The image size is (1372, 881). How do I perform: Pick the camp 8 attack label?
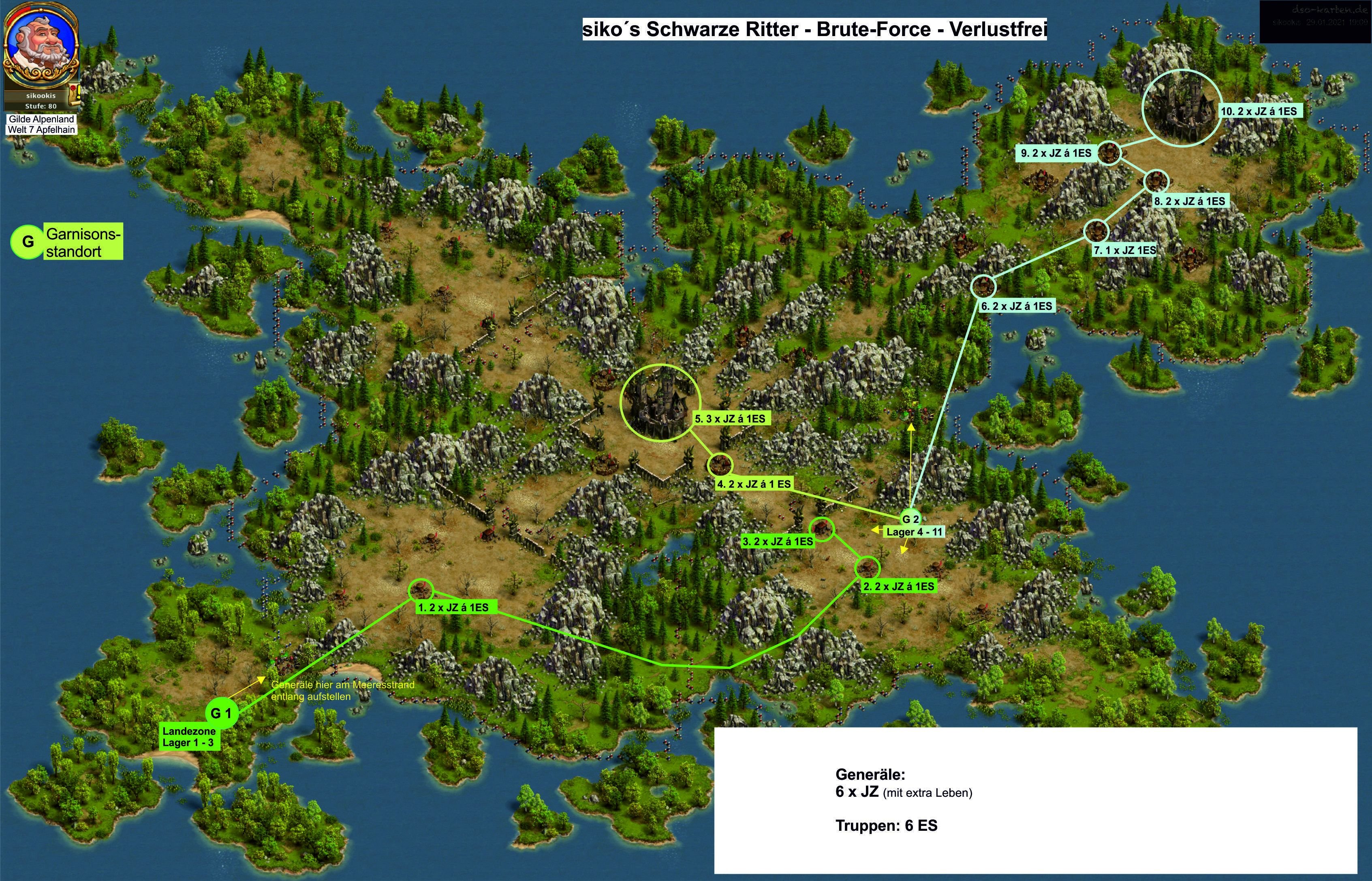tap(1189, 201)
